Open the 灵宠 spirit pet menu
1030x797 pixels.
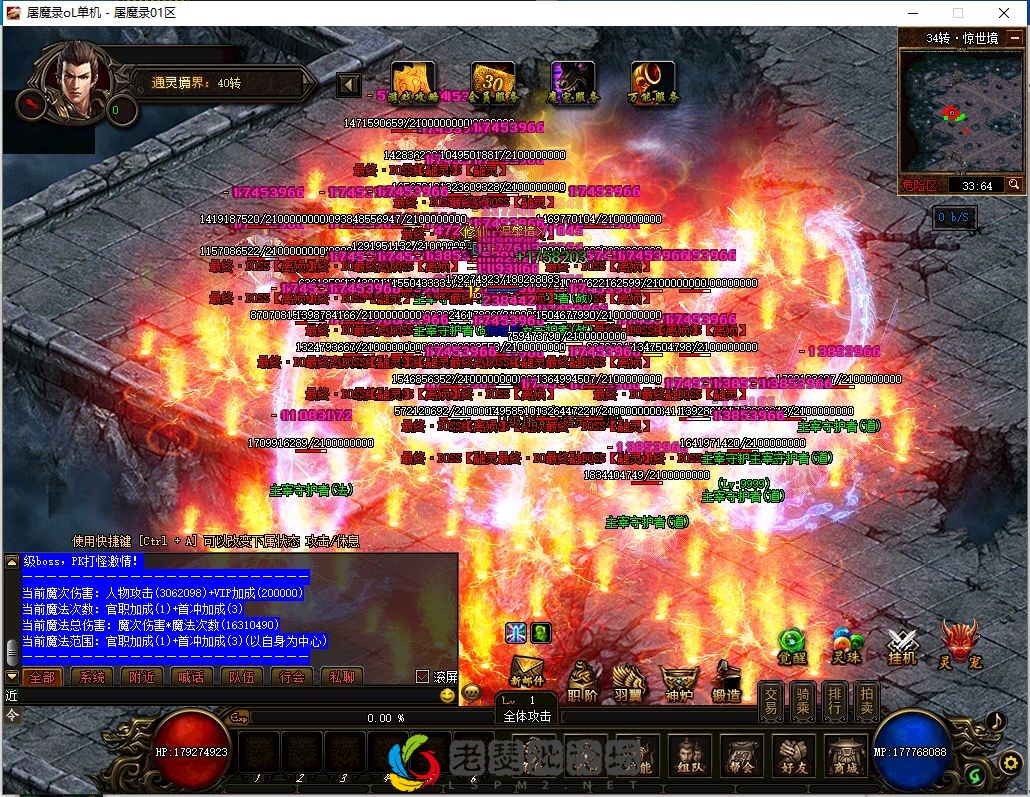point(958,646)
